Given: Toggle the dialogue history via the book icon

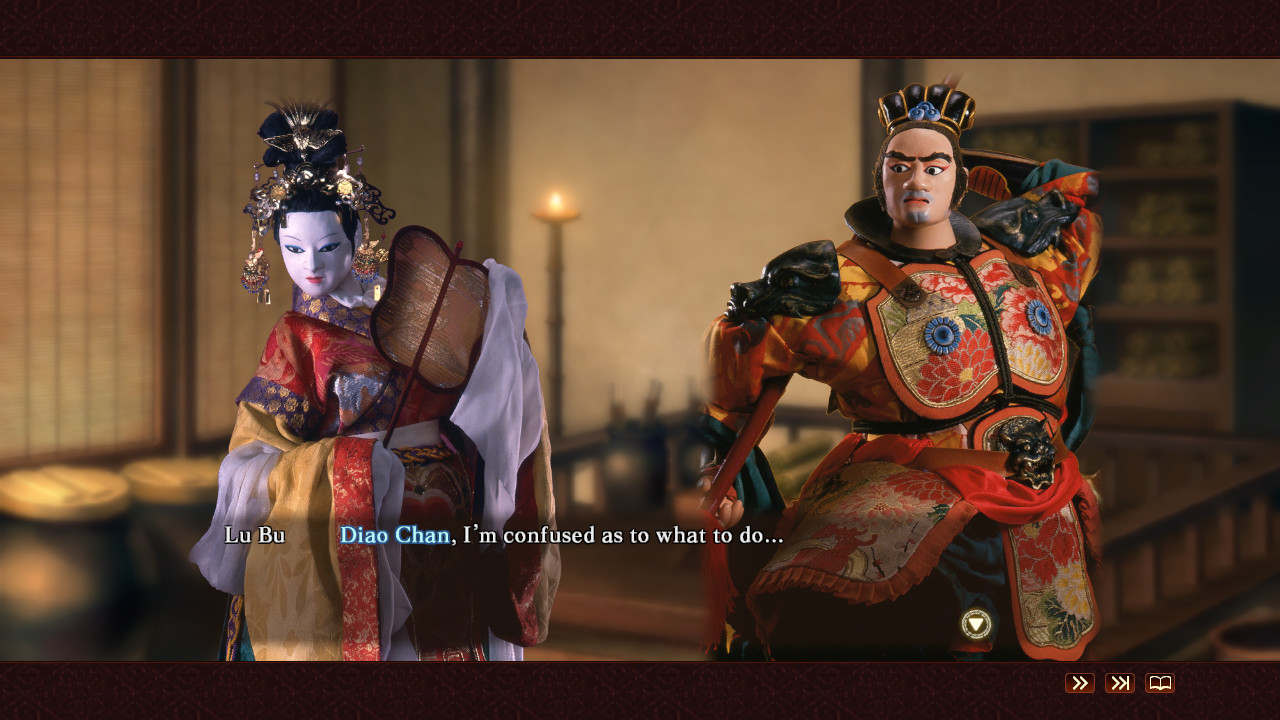Looking at the screenshot, I should pyautogui.click(x=1158, y=684).
